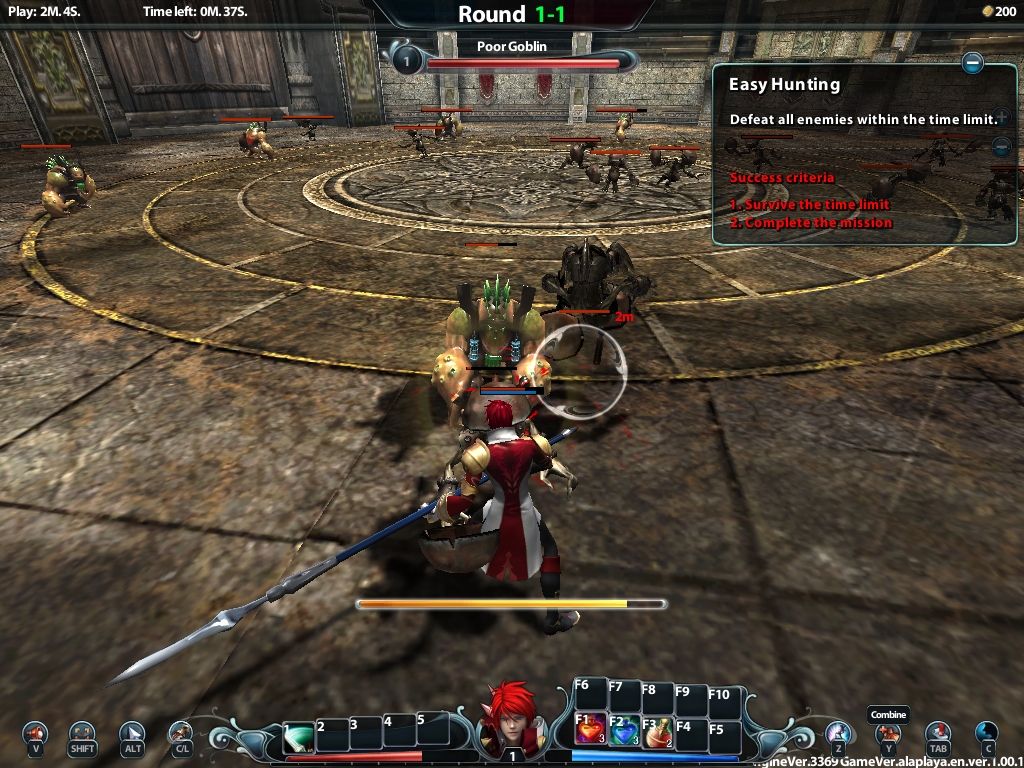Use the flask potion in F3
The width and height of the screenshot is (1024, 768).
pyautogui.click(x=657, y=733)
